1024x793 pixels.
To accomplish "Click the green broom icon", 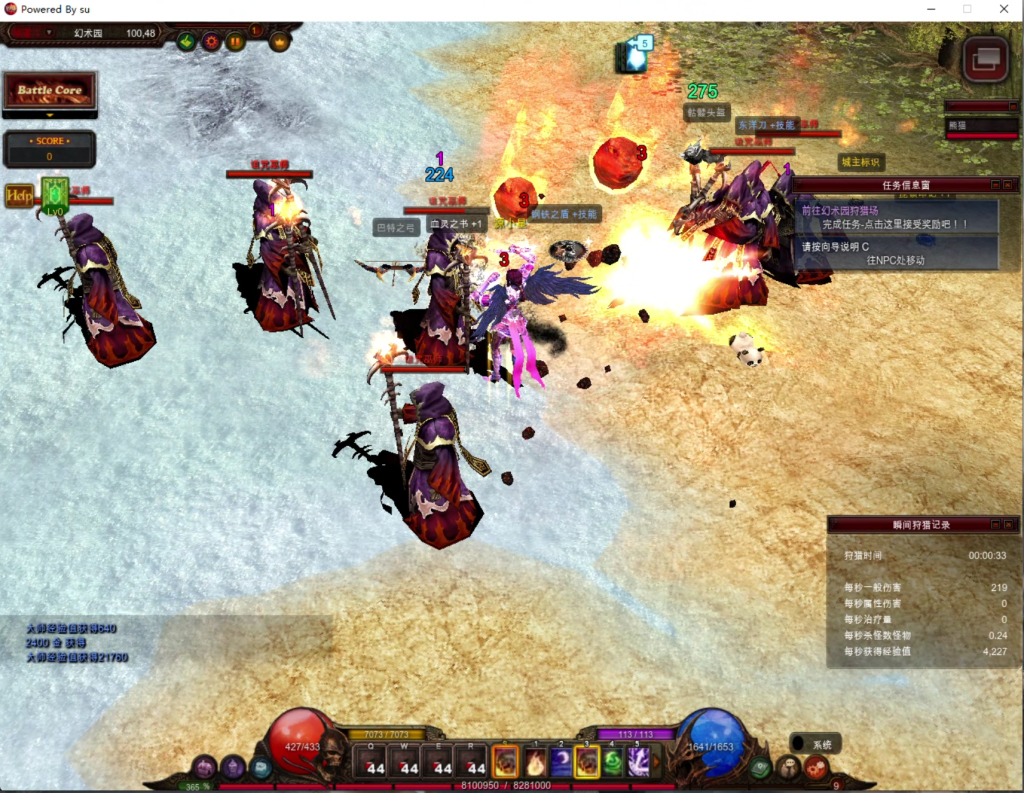I will point(186,41).
